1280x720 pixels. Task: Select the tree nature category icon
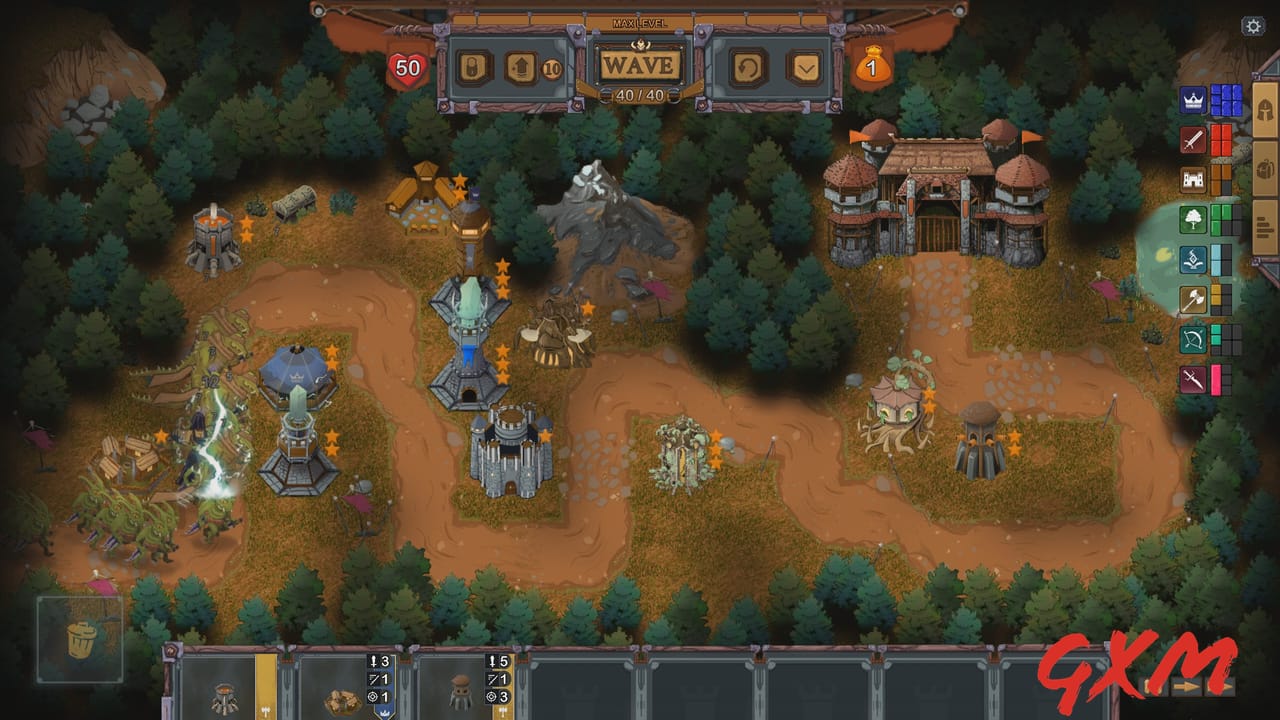[1191, 221]
